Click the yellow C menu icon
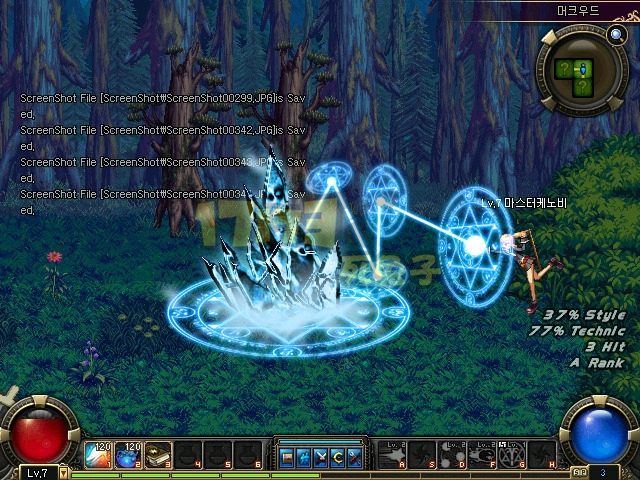640x480 pixels. click(337, 458)
